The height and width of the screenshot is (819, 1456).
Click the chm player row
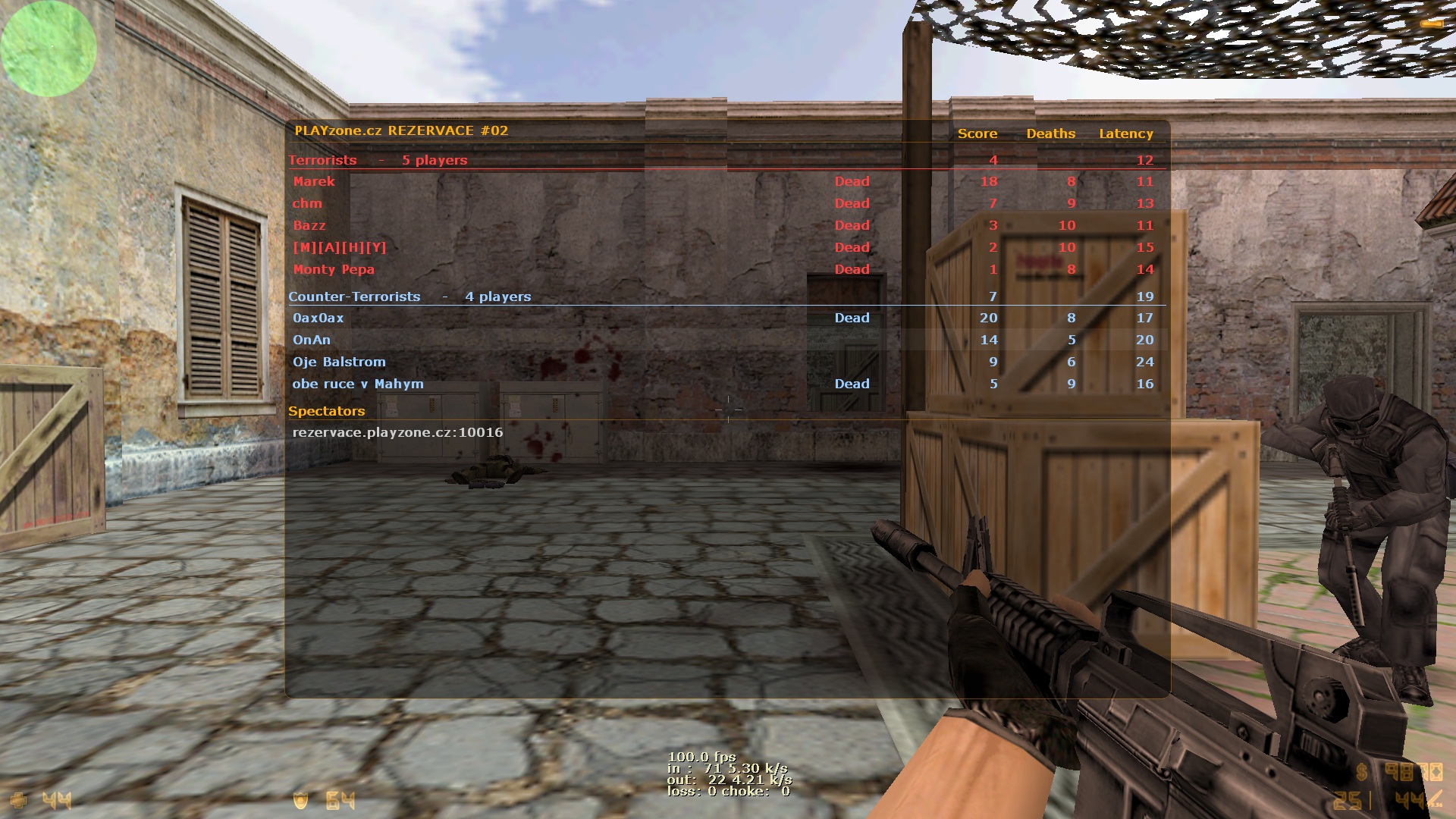tap(307, 203)
